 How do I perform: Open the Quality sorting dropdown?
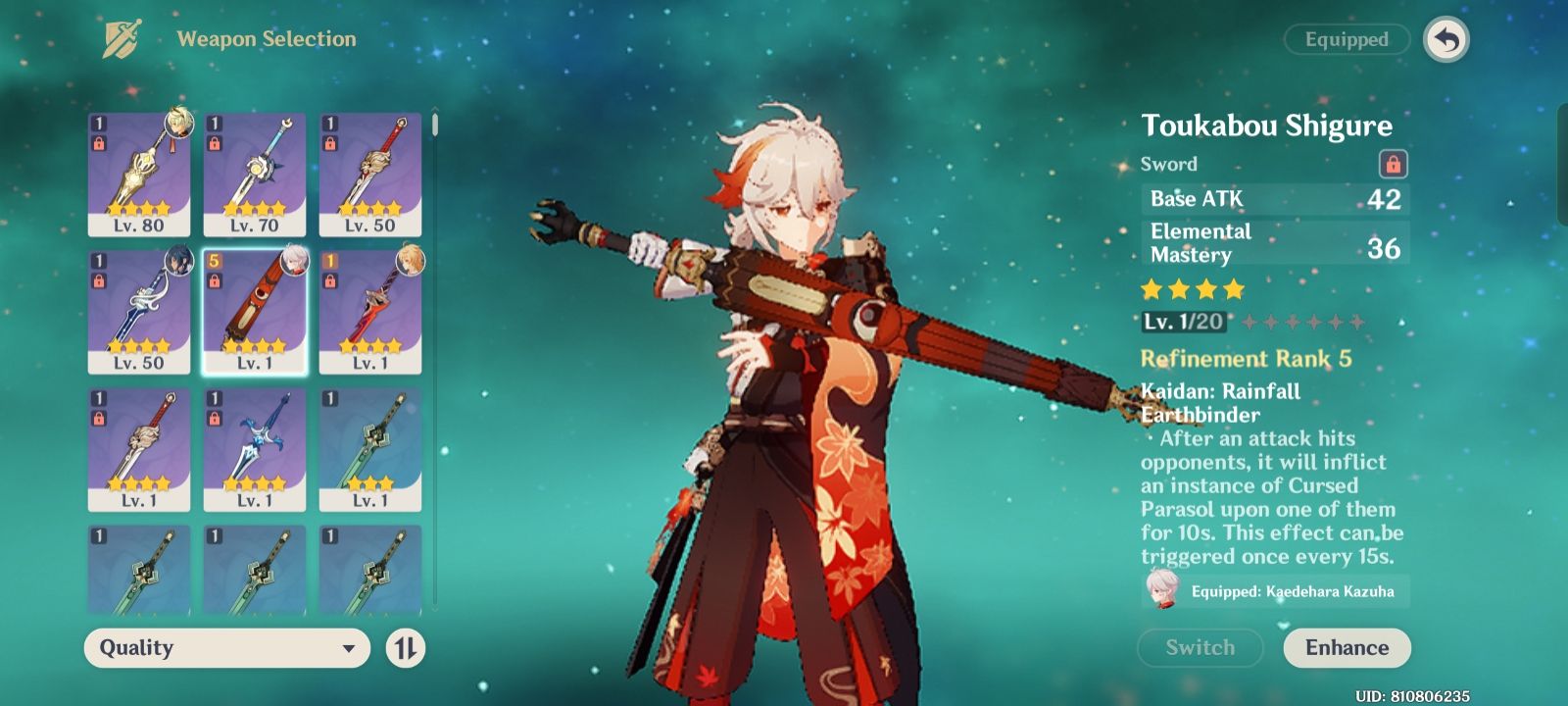coord(225,648)
